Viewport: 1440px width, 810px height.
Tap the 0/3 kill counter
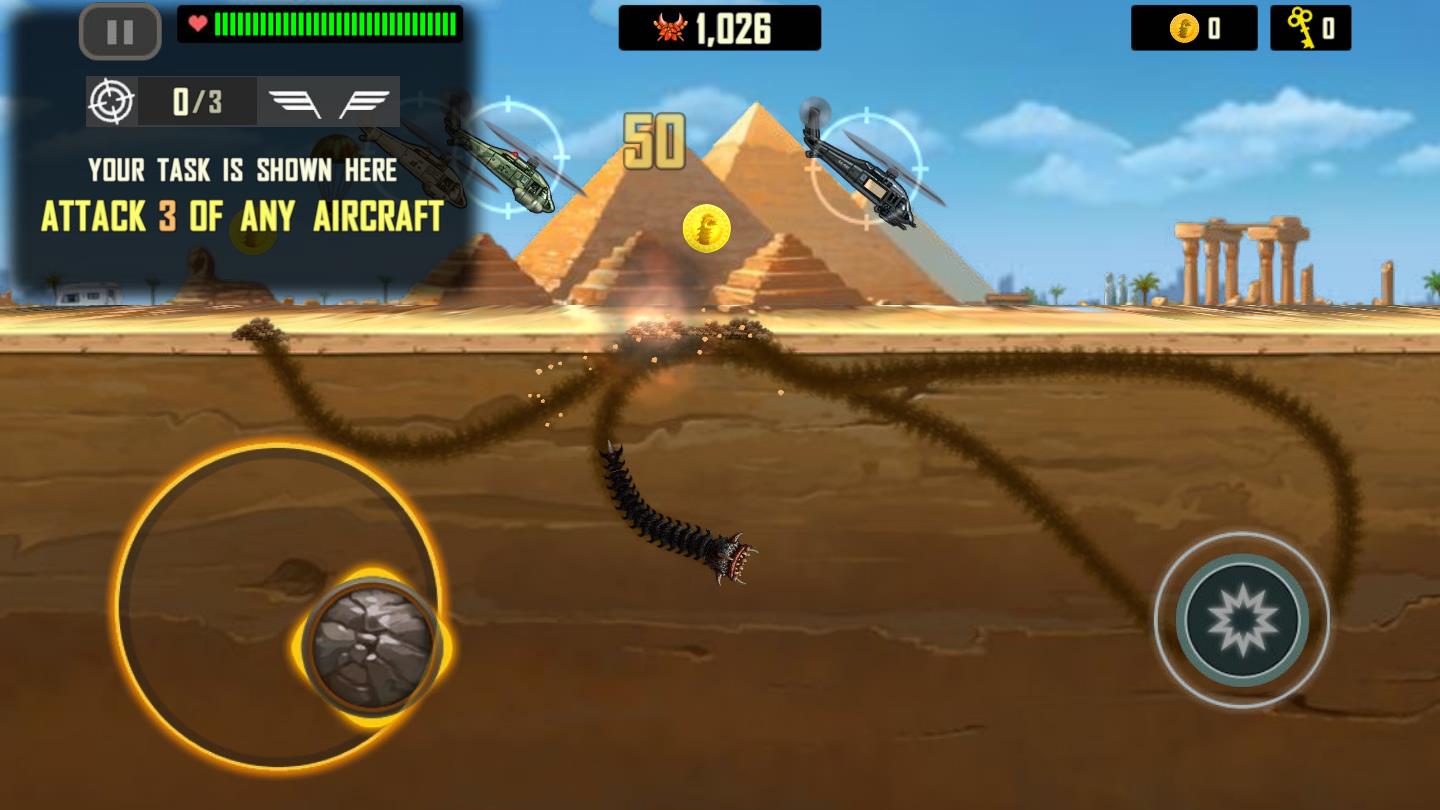(197, 101)
